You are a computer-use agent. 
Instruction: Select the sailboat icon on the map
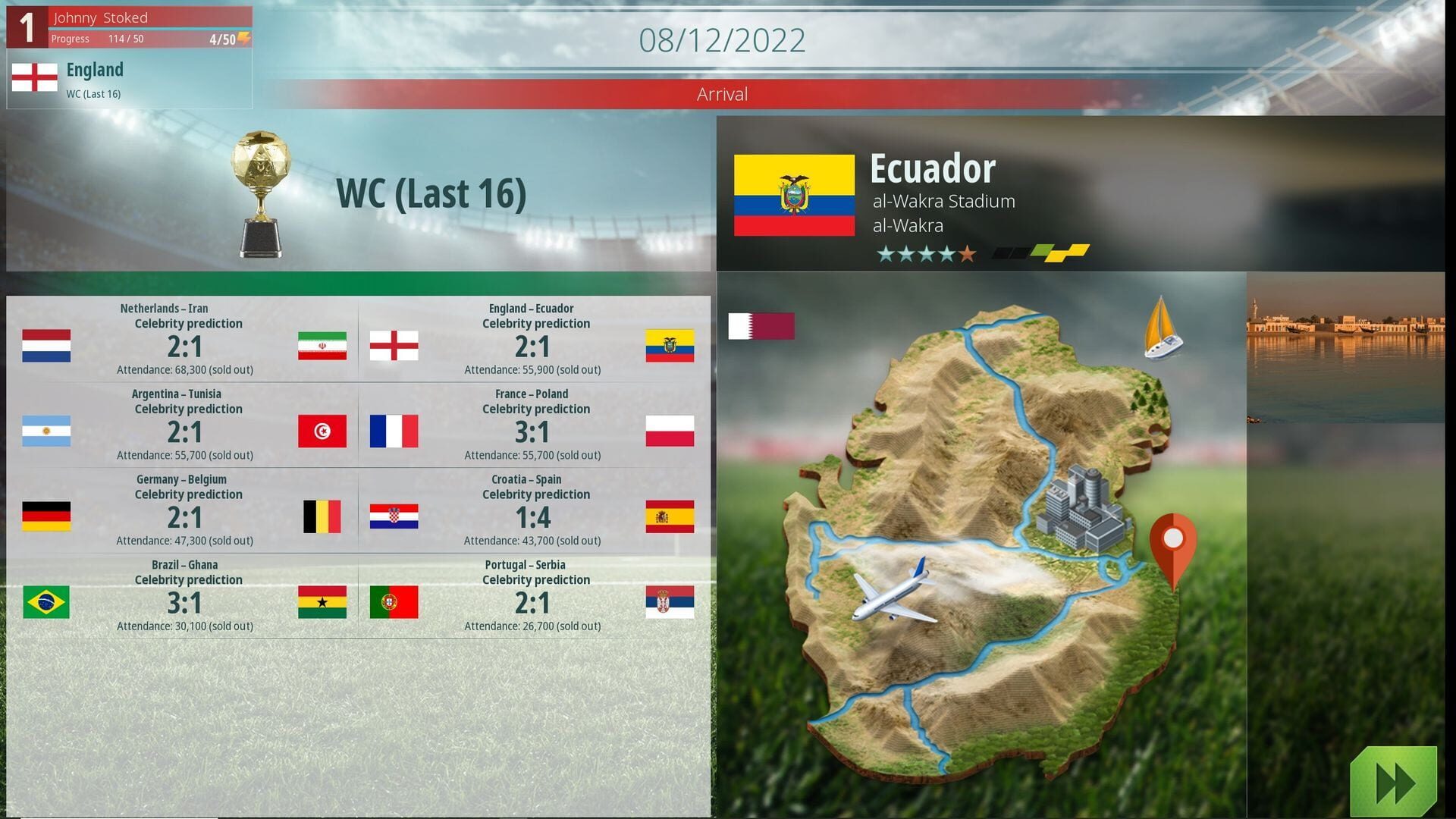[x=1160, y=330]
